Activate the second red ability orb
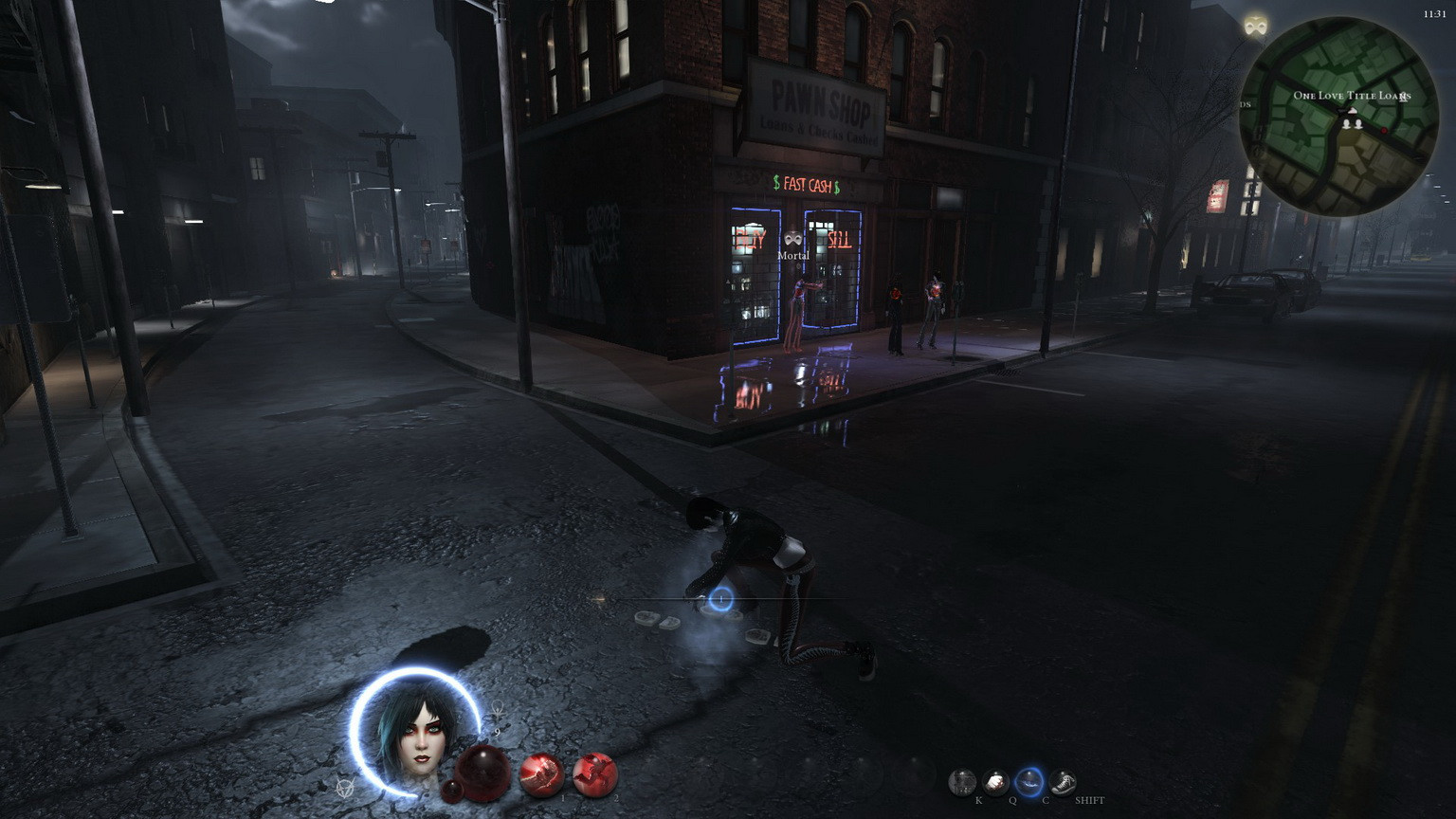1456x819 pixels. [x=595, y=774]
